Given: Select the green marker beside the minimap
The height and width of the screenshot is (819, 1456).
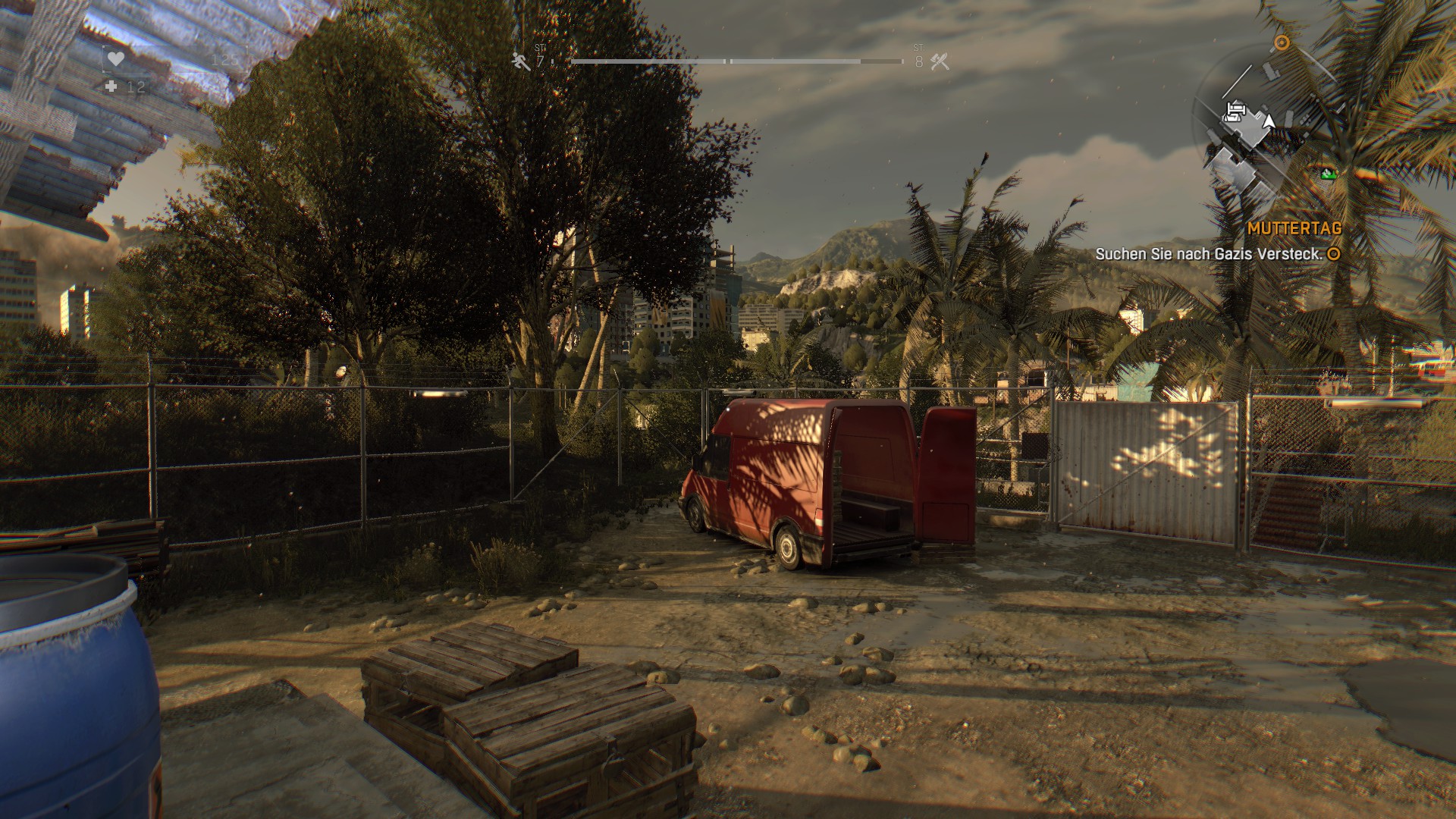Looking at the screenshot, I should point(1327,174).
